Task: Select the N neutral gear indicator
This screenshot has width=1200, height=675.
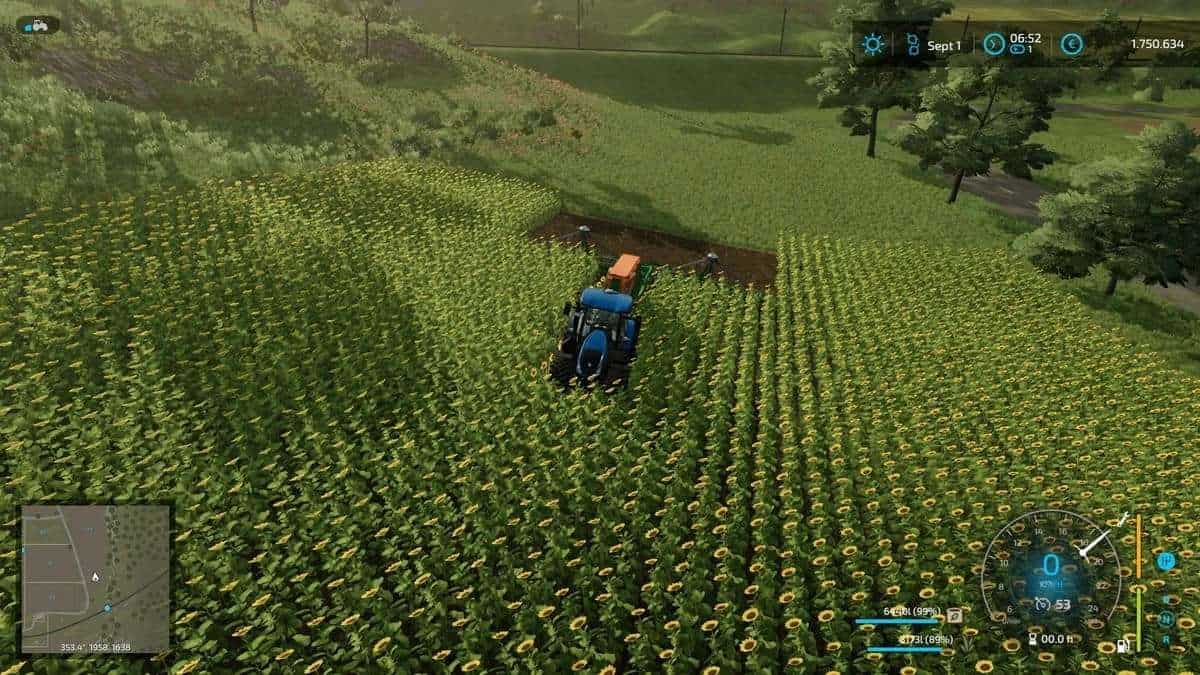Action: click(1166, 619)
